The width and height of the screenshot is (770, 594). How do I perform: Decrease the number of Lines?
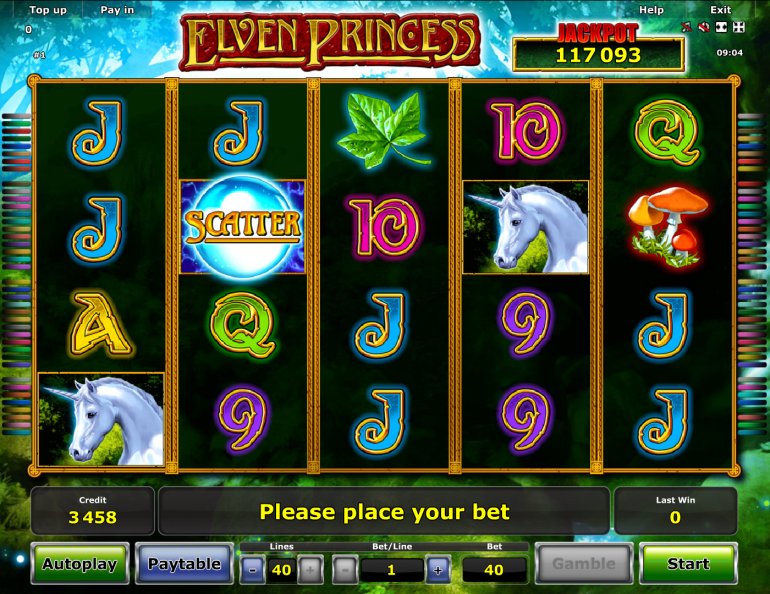[253, 570]
